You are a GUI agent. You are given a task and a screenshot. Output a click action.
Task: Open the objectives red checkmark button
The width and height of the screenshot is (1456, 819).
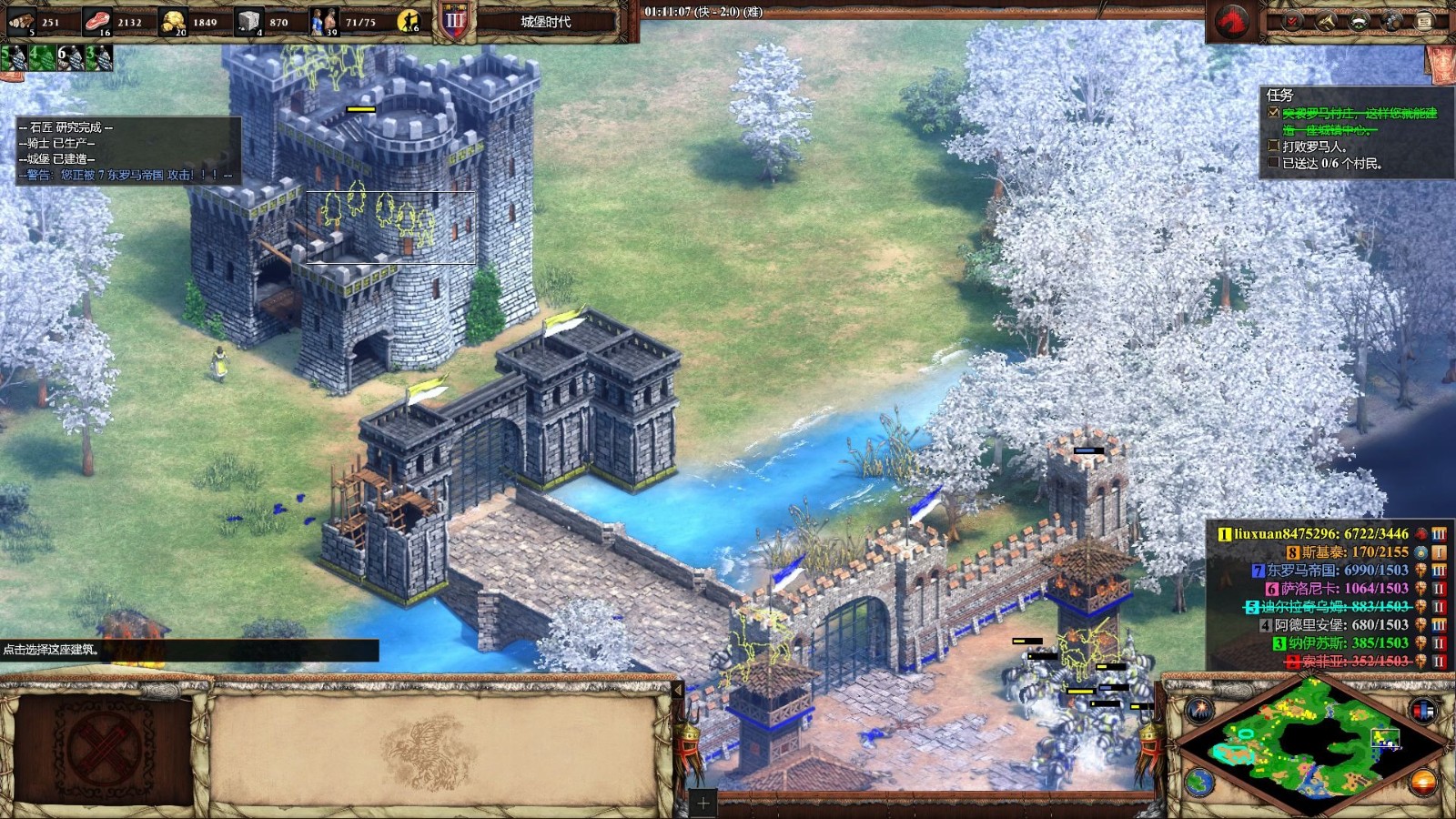[1292, 21]
